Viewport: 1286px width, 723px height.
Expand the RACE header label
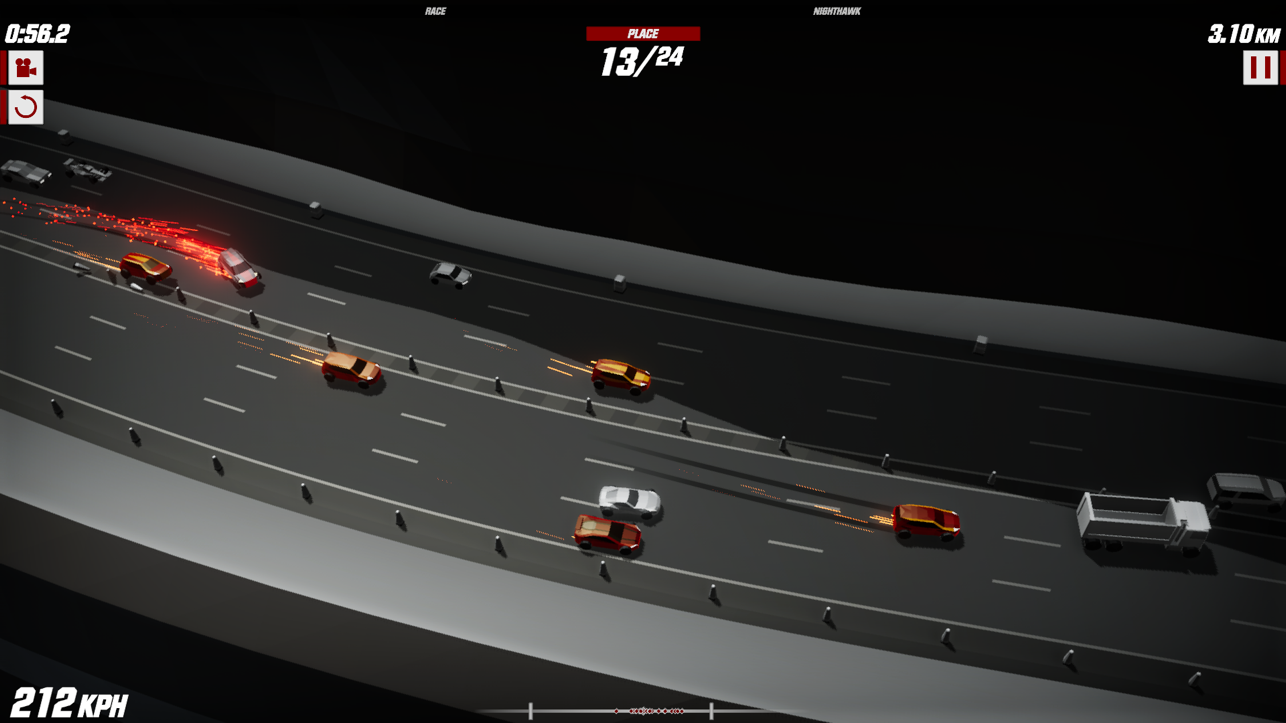(x=436, y=10)
